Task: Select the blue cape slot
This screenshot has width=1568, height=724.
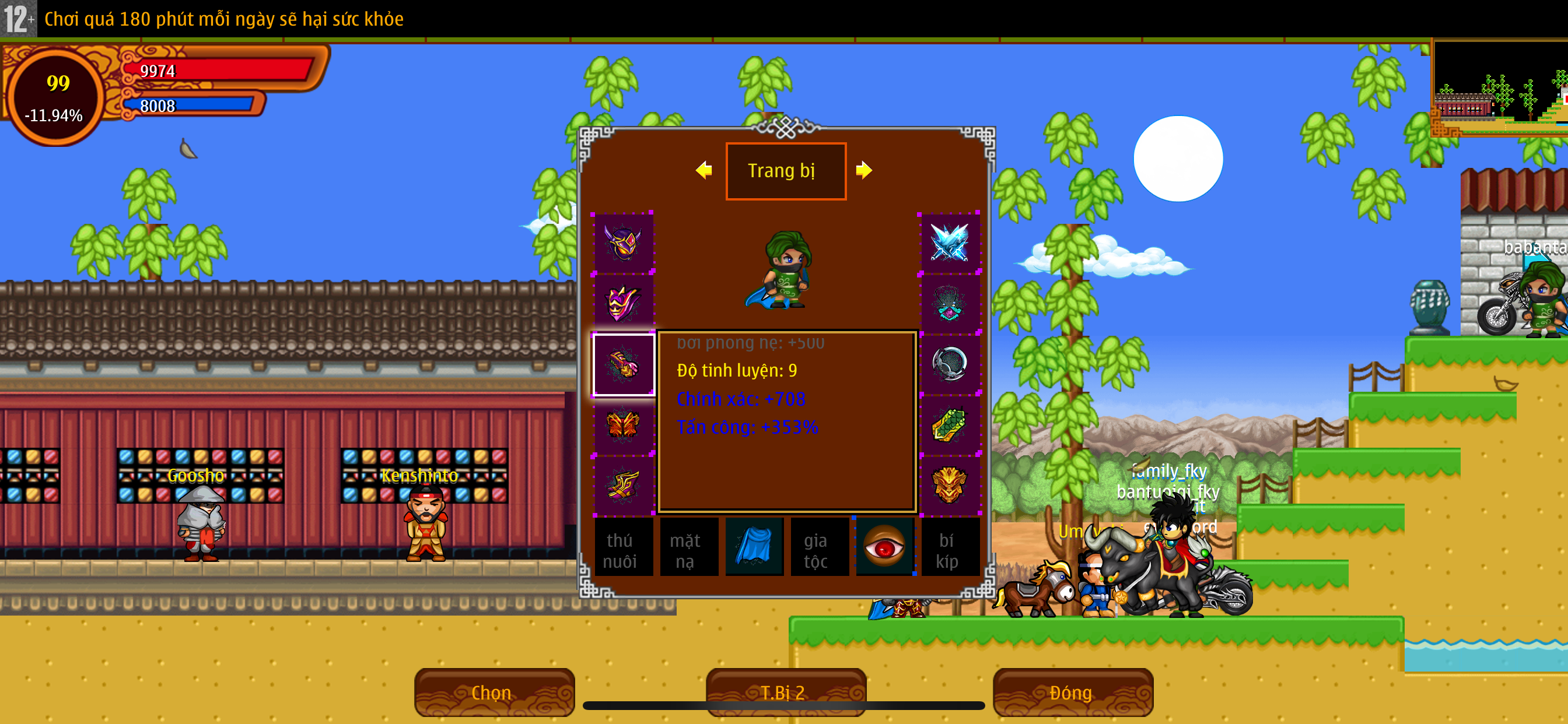Action: pyautogui.click(x=754, y=547)
